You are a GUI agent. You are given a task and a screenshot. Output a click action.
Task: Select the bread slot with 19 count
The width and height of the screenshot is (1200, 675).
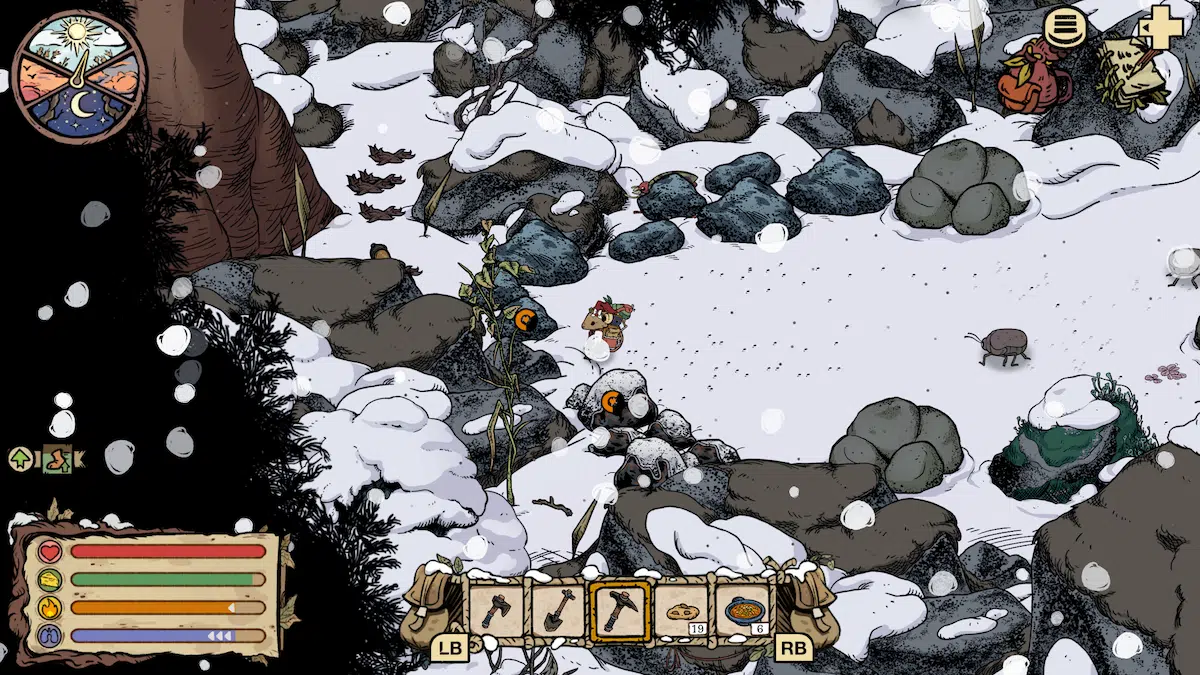pos(682,609)
